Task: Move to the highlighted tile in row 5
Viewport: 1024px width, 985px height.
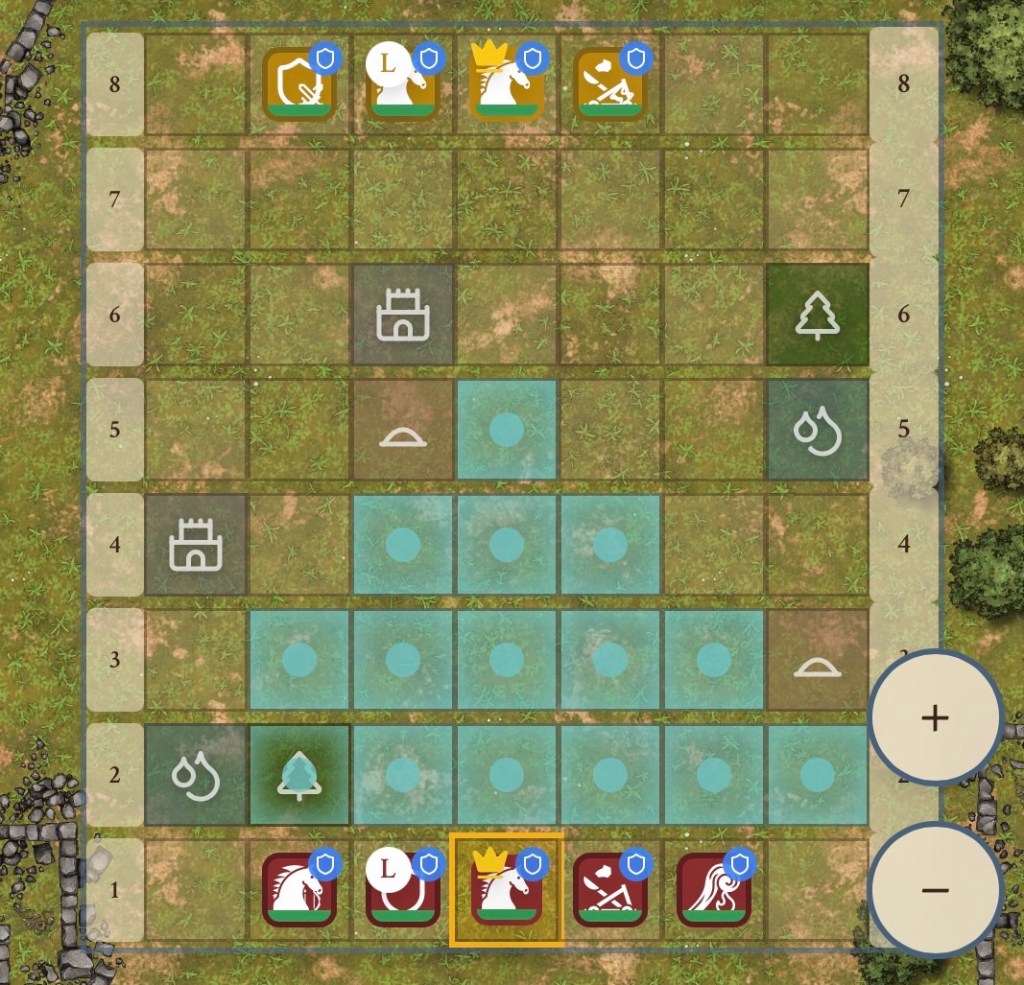Action: (x=506, y=429)
